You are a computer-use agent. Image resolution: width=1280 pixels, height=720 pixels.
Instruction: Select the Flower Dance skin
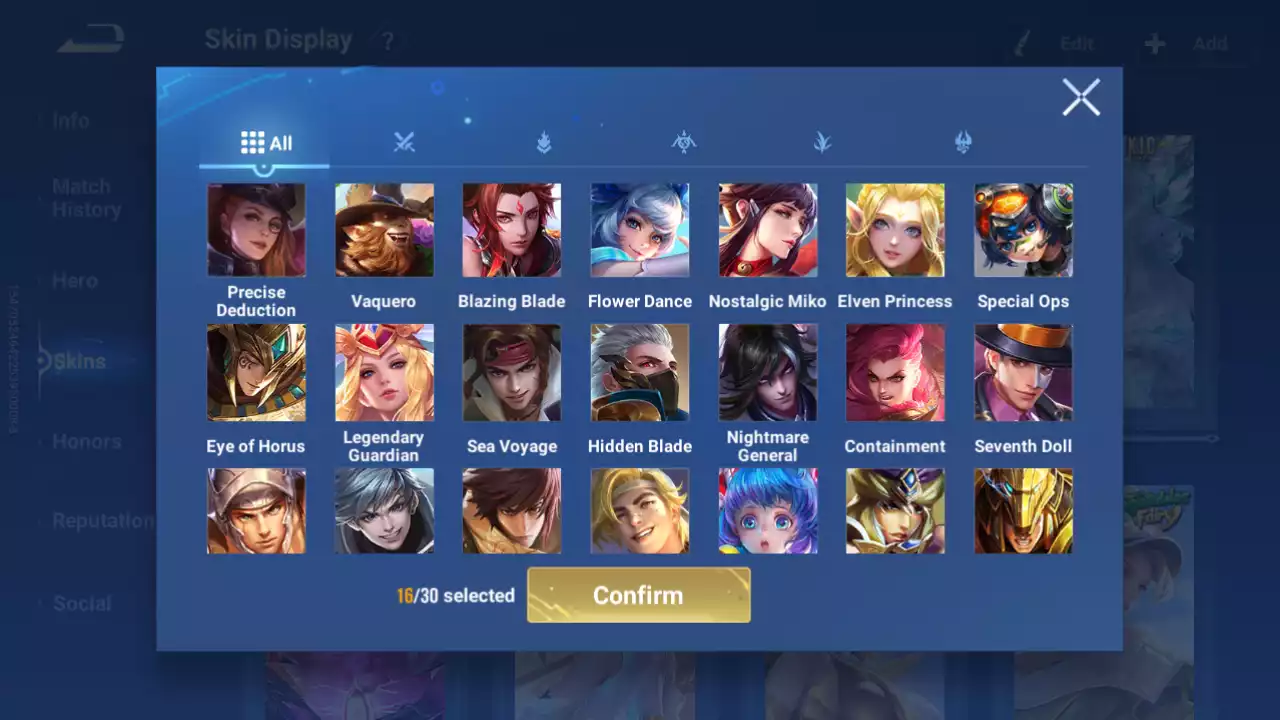click(x=639, y=230)
